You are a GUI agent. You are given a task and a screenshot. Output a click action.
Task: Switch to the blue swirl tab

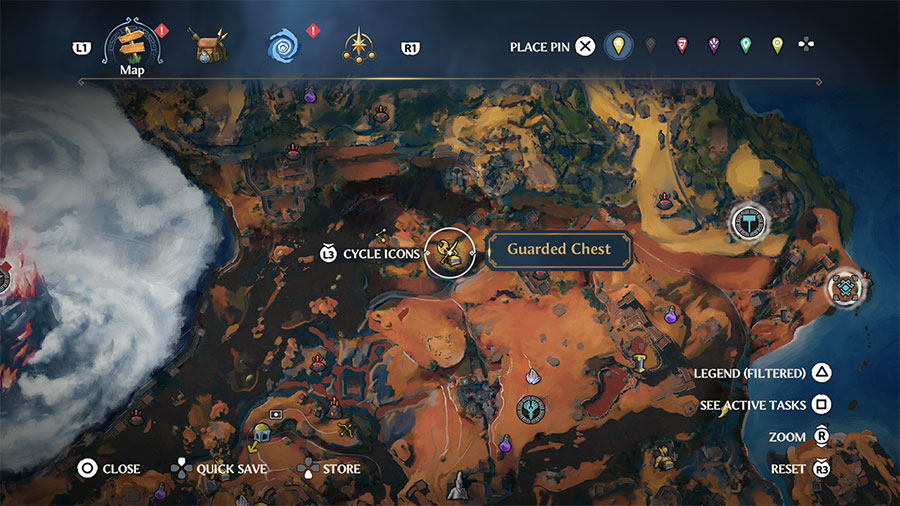[283, 46]
